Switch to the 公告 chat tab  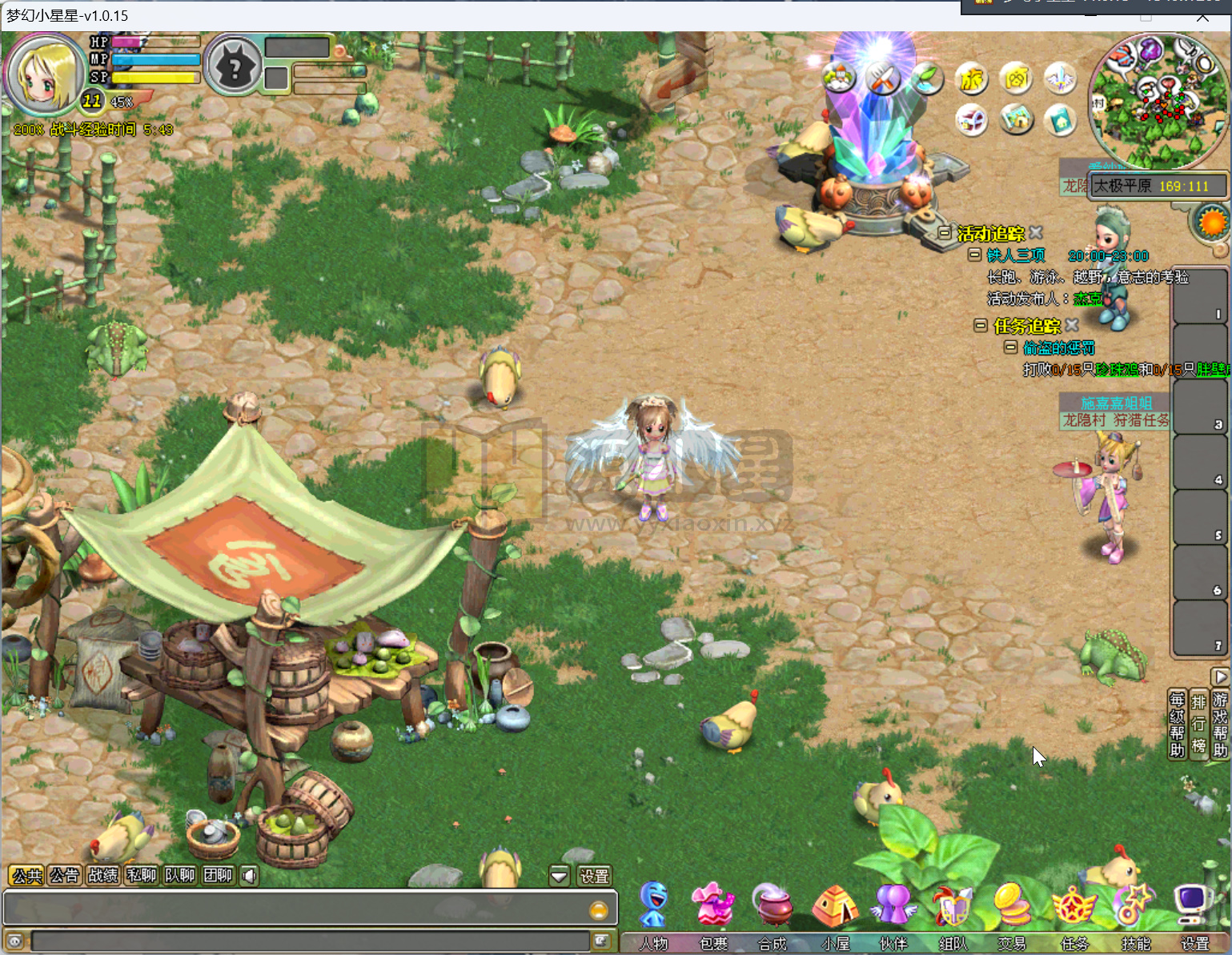(x=64, y=875)
